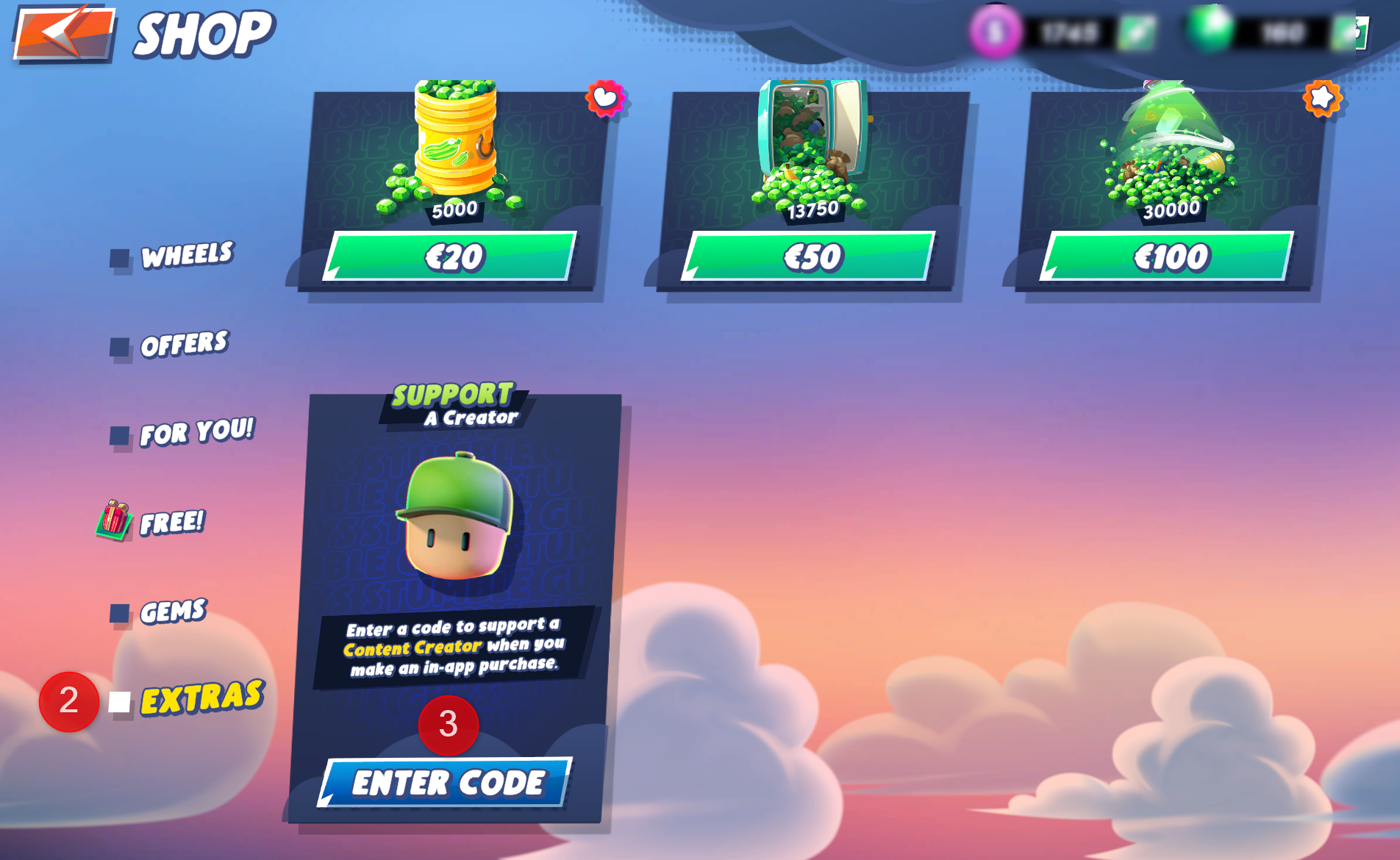Tap the plus icon next to the gem balance
This screenshot has width=1400, height=860.
pos(1342,32)
